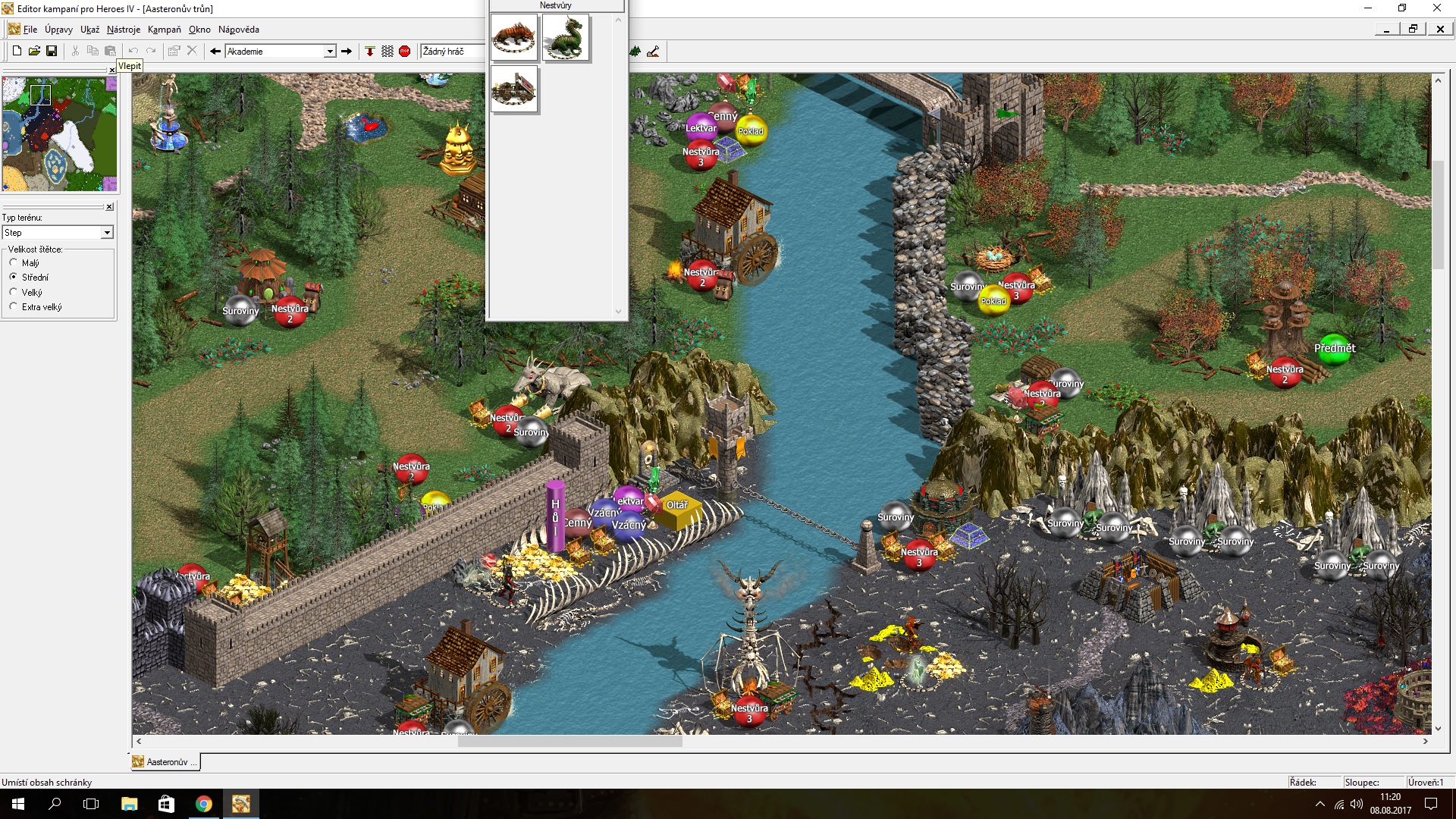Save the campaign using the disk icon
Viewport: 1456px width, 819px height.
click(52, 50)
